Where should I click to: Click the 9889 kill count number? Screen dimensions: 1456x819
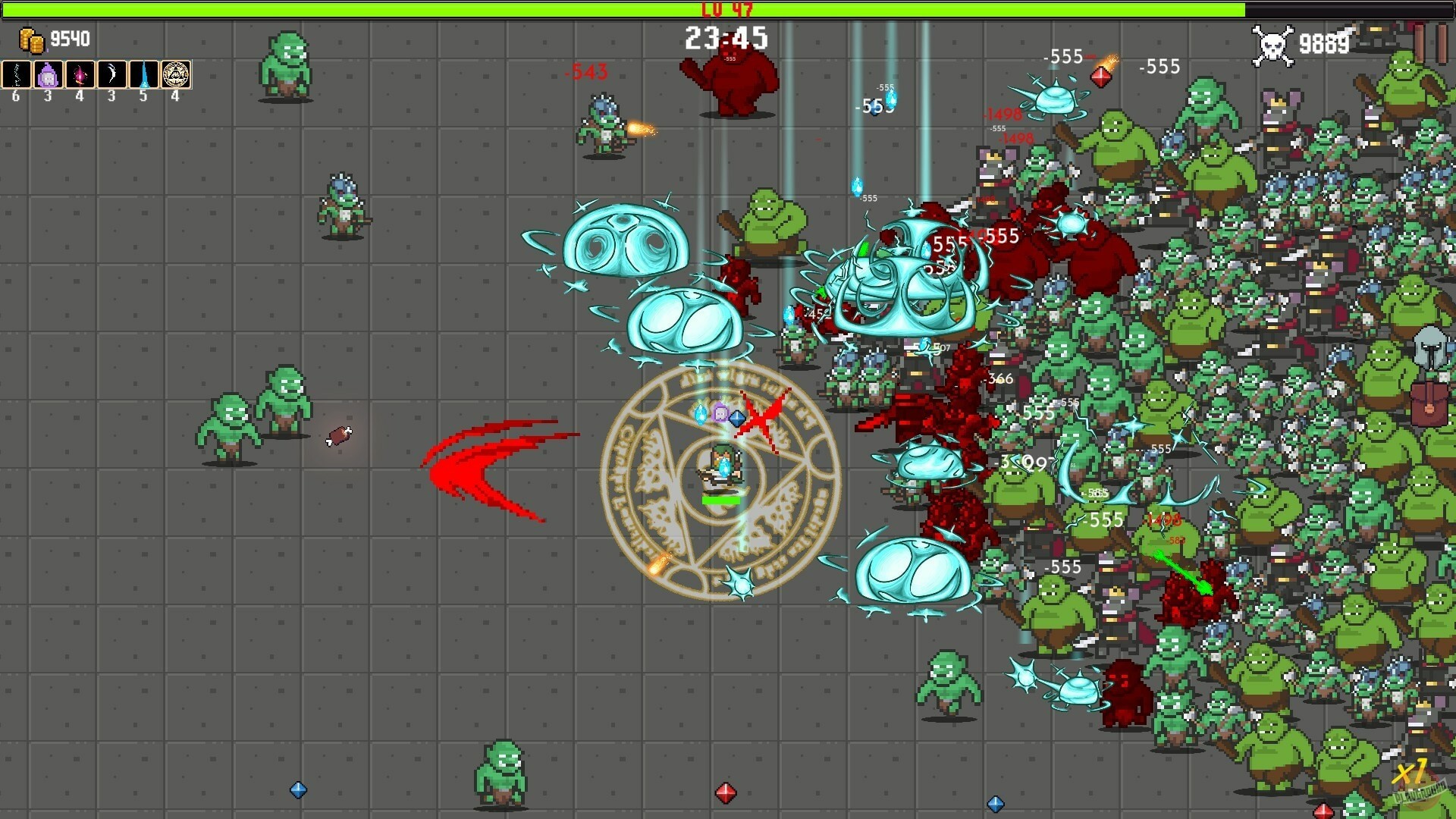click(x=1323, y=44)
